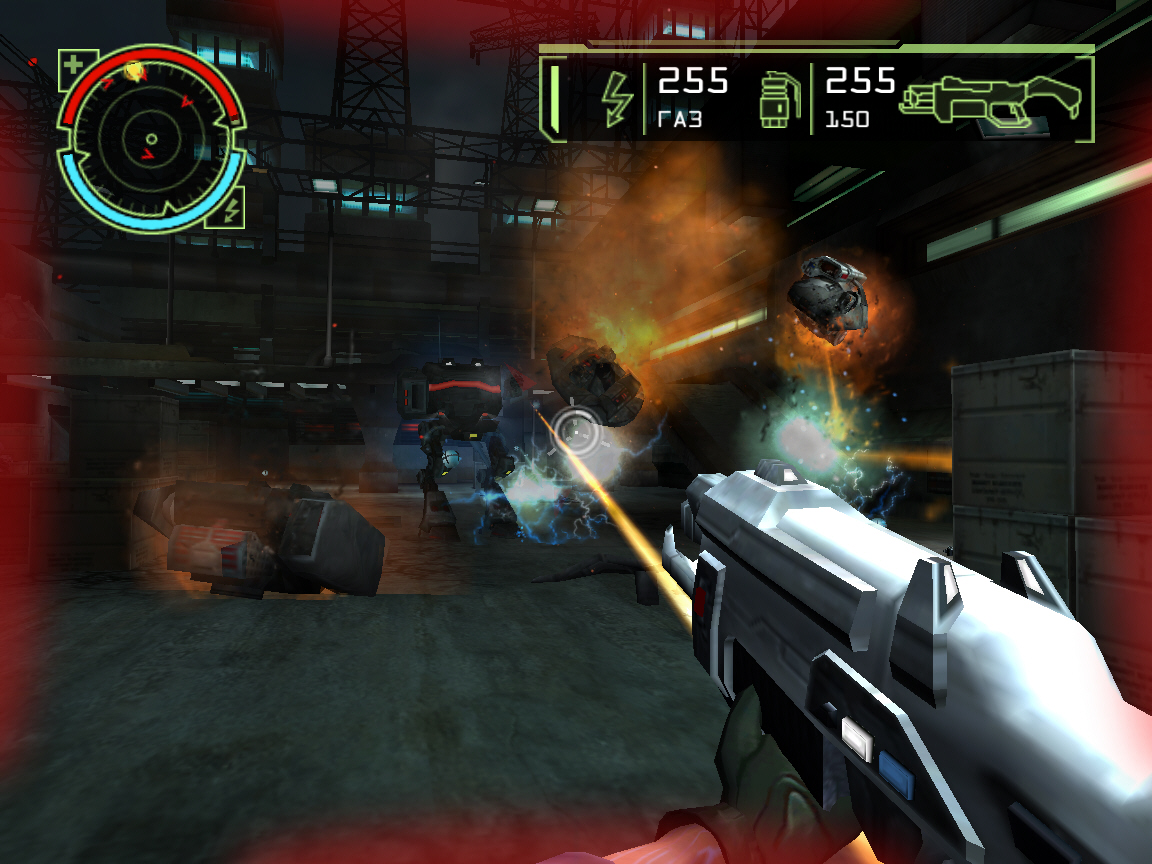This screenshot has width=1152, height=864.
Task: Click the circular radar minimap
Action: [151, 139]
